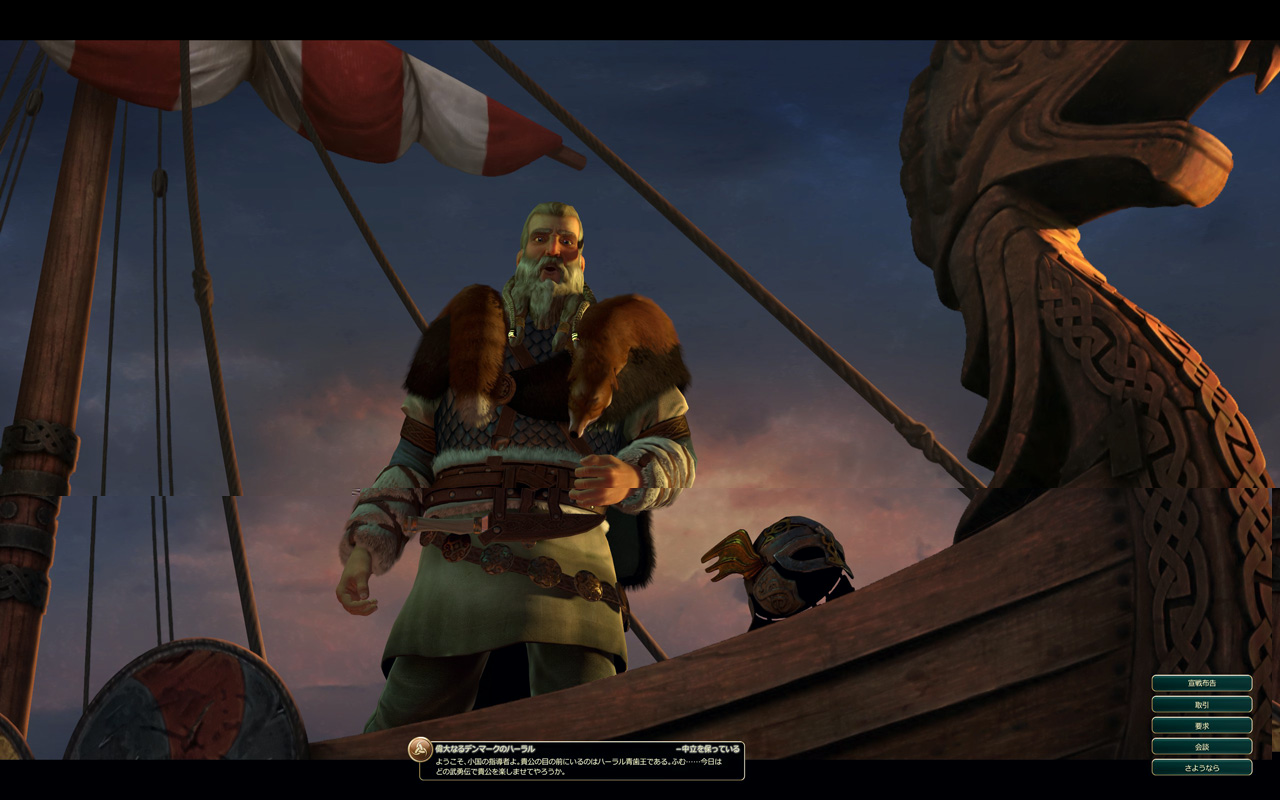The height and width of the screenshot is (800, 1280).
Task: Declare war with the 宣戦布告 button
Action: pos(1201,683)
